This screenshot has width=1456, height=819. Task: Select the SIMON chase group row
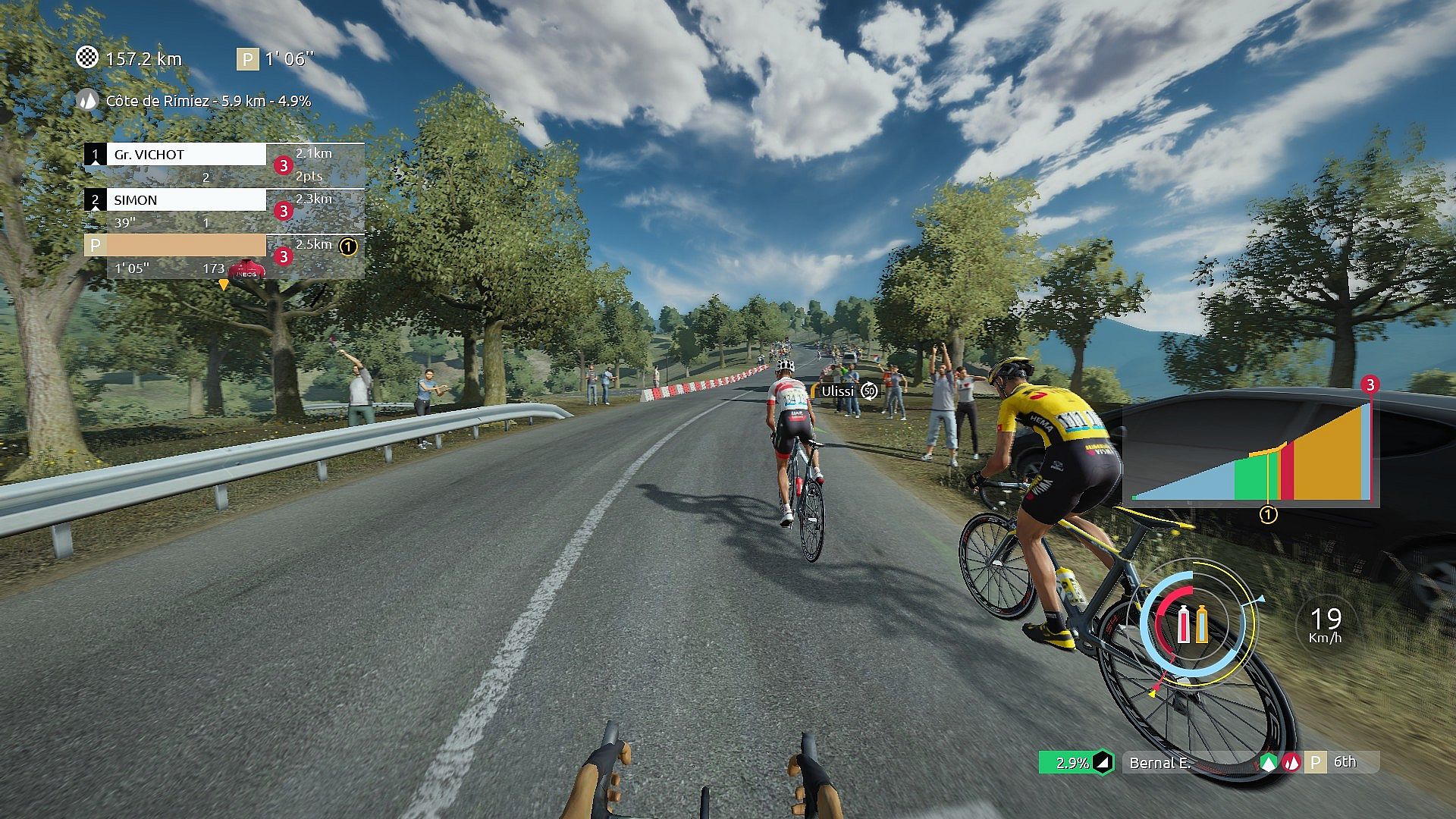(186, 200)
